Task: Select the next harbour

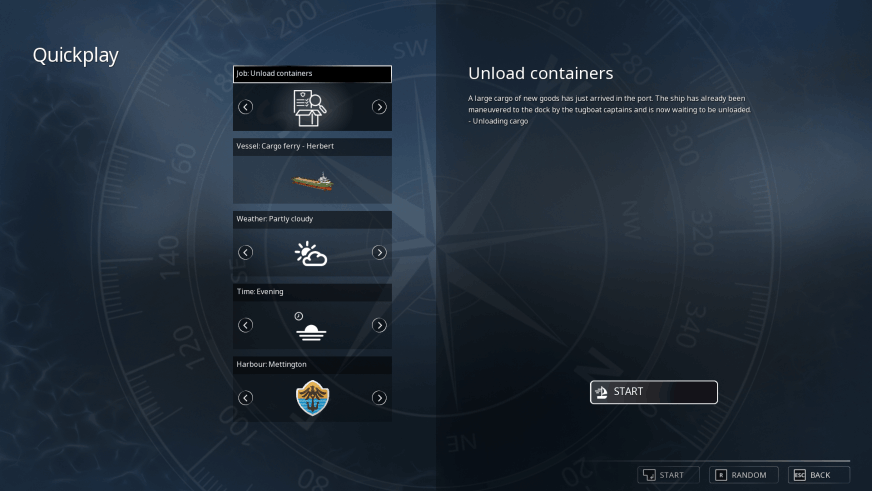Action: 379,398
